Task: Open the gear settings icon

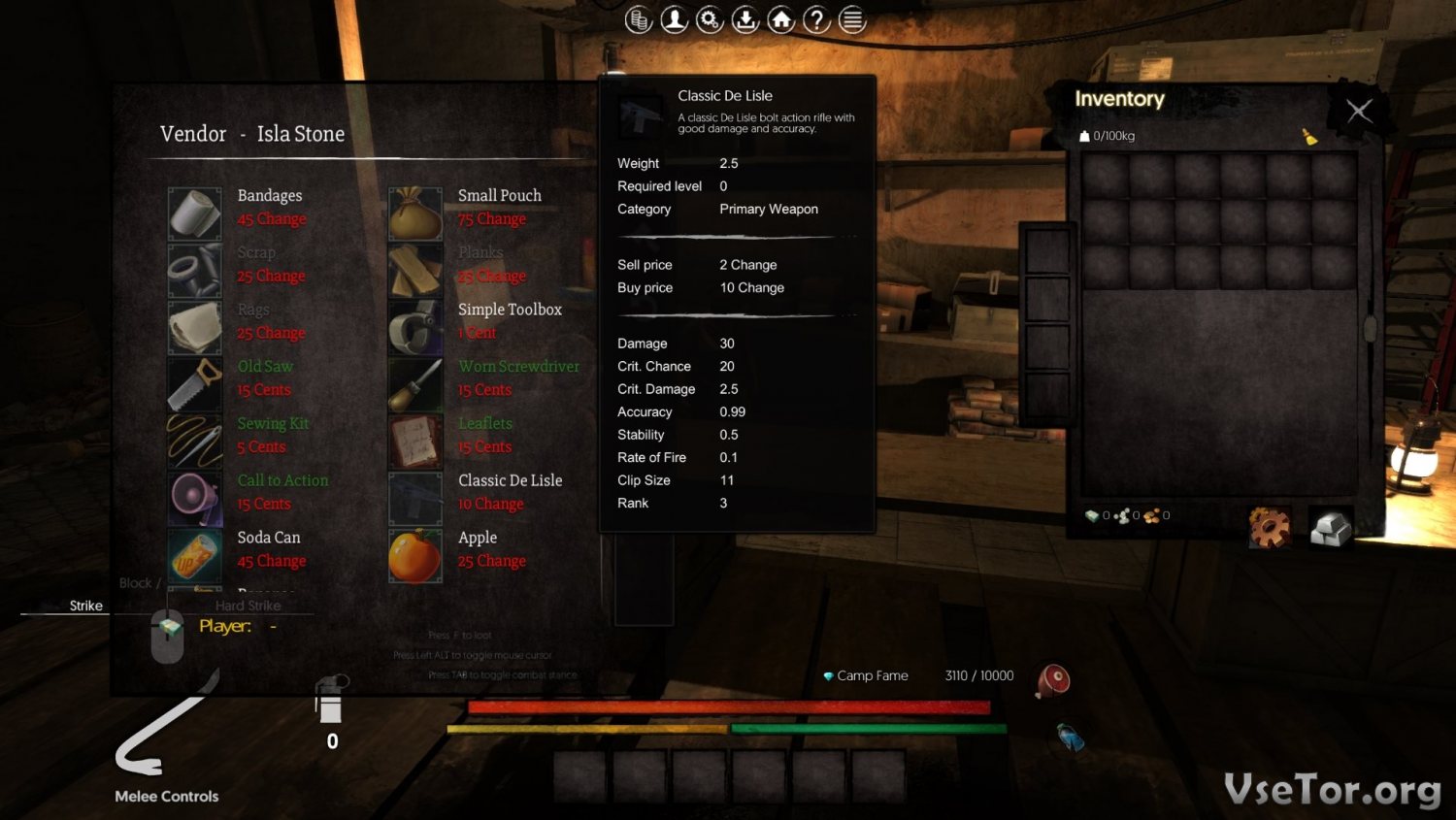Action: [x=710, y=19]
